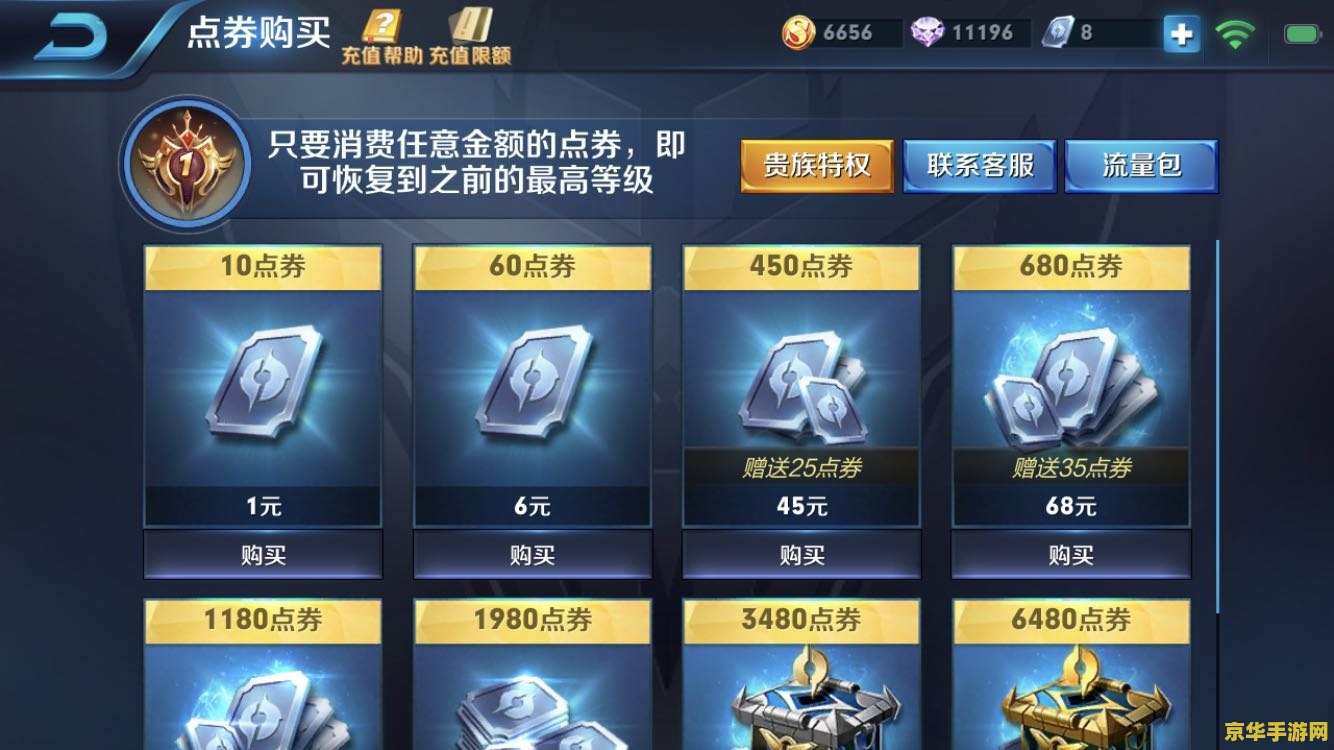Purchase the 10点券 pack for 1元
Screen dimensions: 1334x750
click(262, 554)
